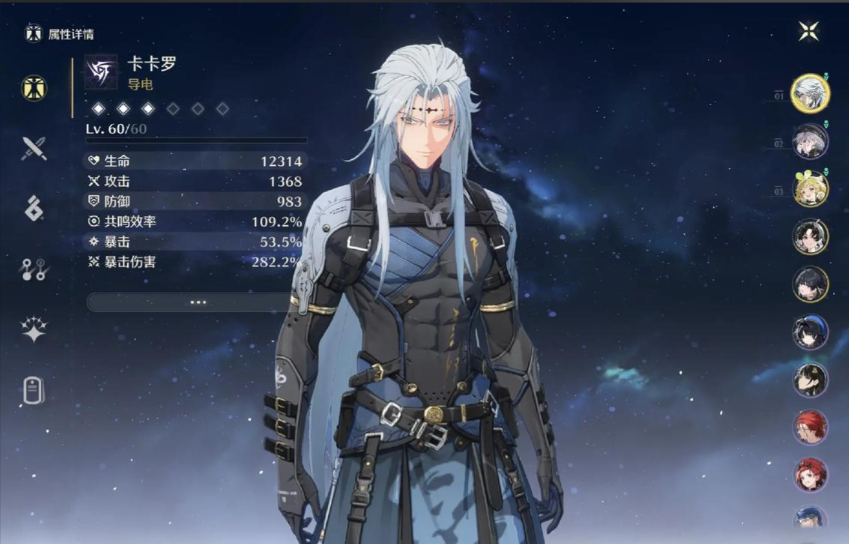The height and width of the screenshot is (544, 849).
Task: Select the highlighted attributes tab icon
Action: pos(35,87)
